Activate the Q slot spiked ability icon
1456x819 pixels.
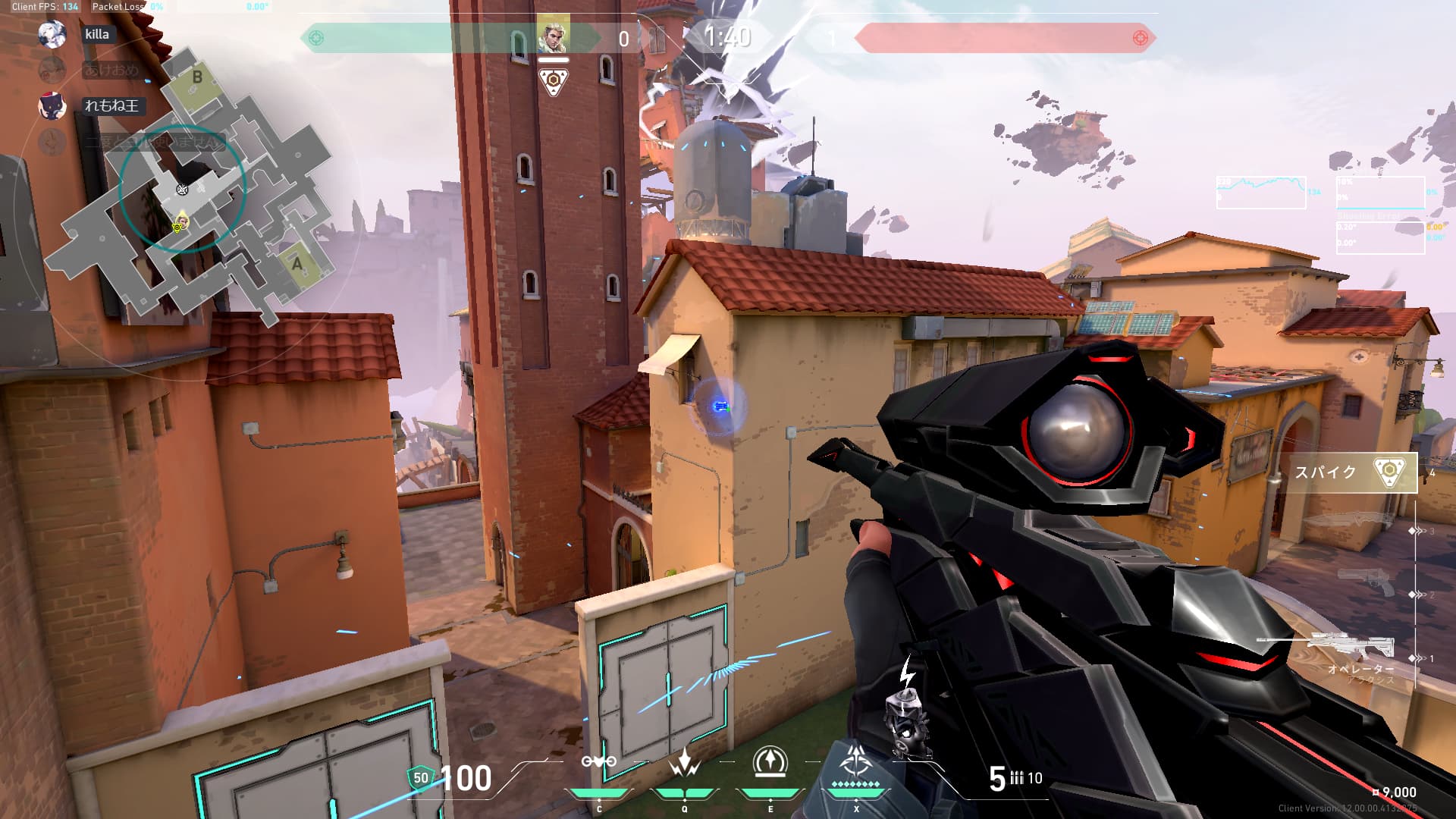pos(684,761)
